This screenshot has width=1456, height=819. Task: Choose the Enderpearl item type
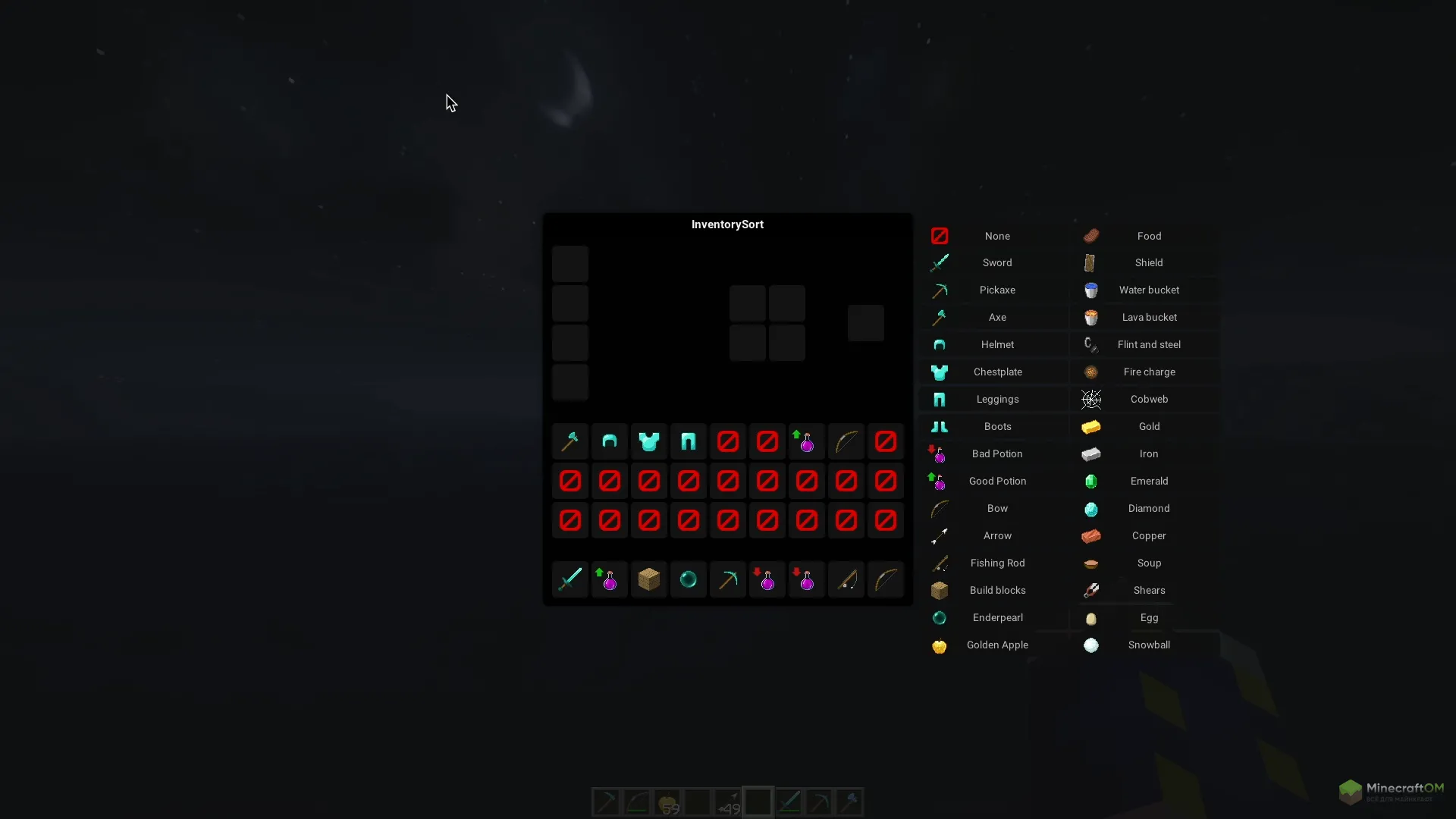[996, 617]
